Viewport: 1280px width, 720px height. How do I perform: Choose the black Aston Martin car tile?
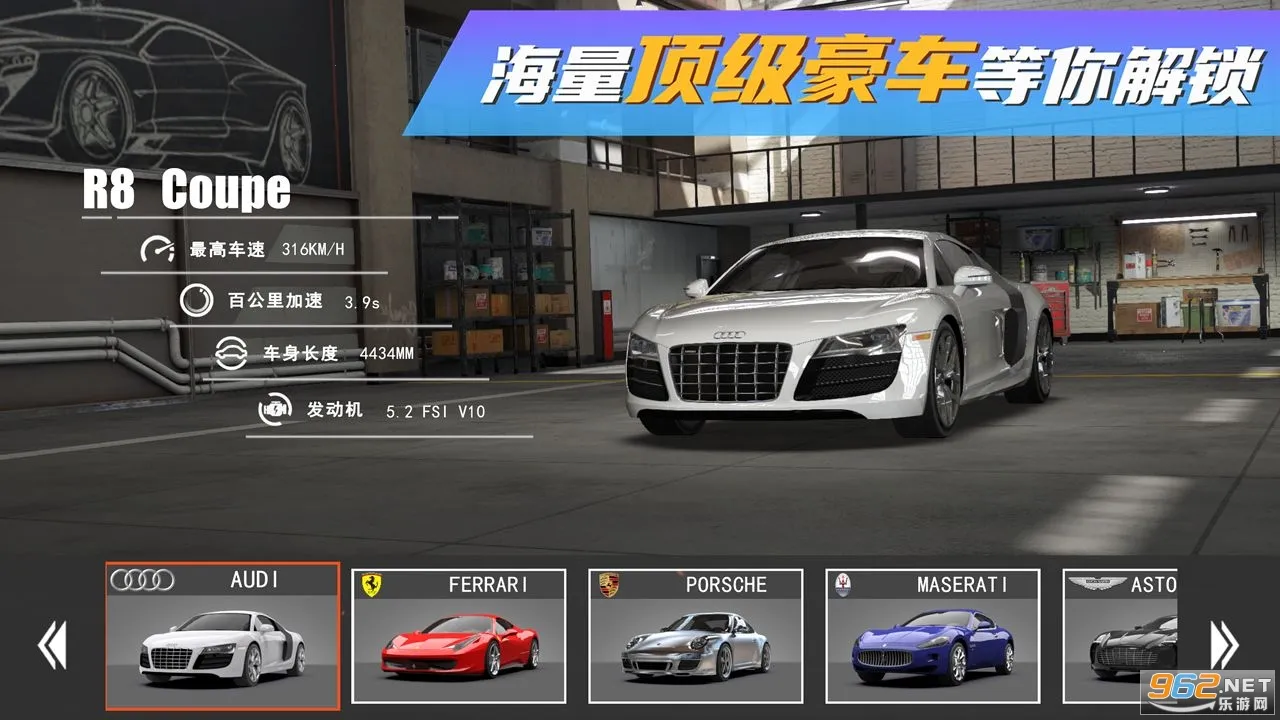point(1120,636)
